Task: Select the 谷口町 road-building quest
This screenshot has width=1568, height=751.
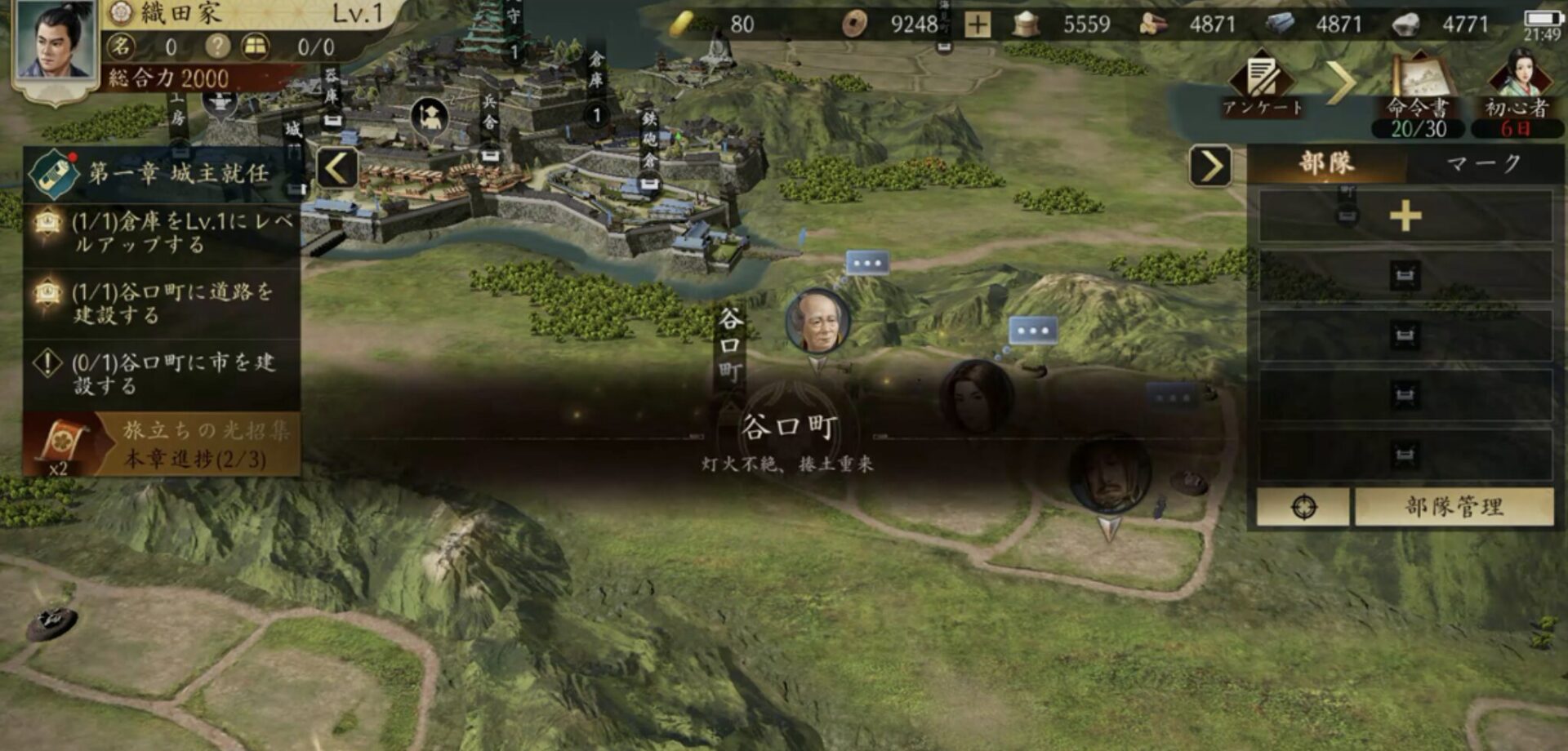Action: point(163,303)
